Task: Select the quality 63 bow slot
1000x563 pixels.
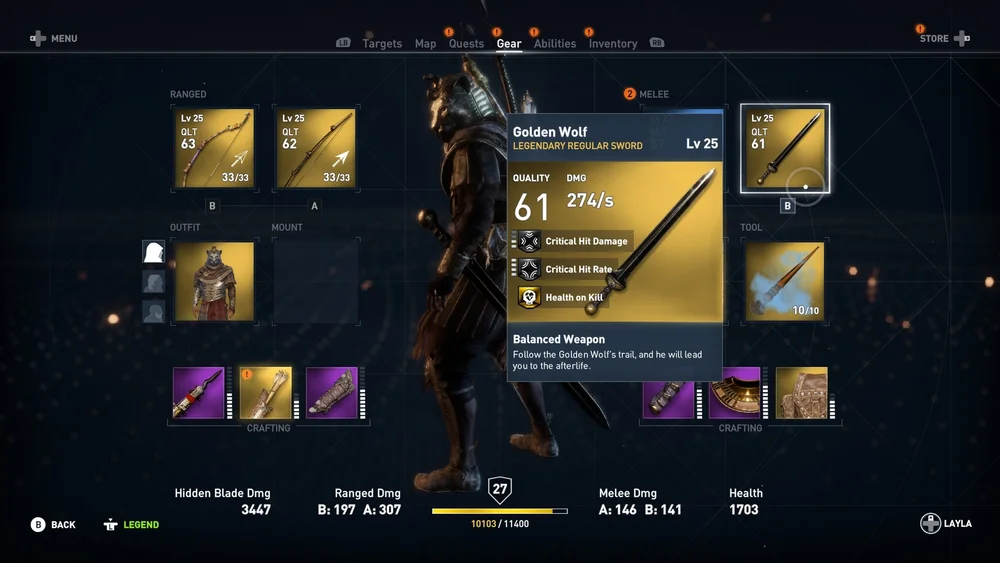Action: click(x=214, y=149)
